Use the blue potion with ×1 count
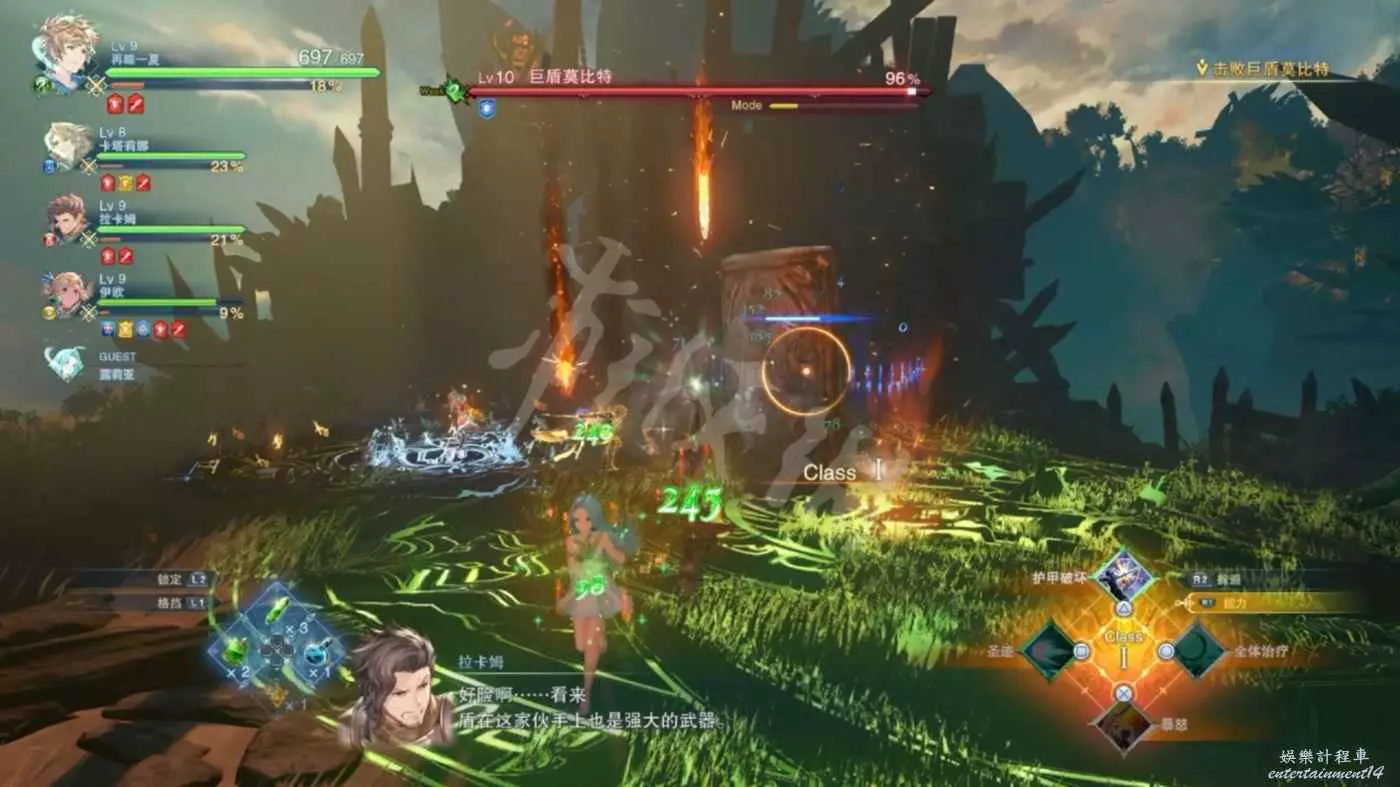The height and width of the screenshot is (787, 1400). pos(316,652)
